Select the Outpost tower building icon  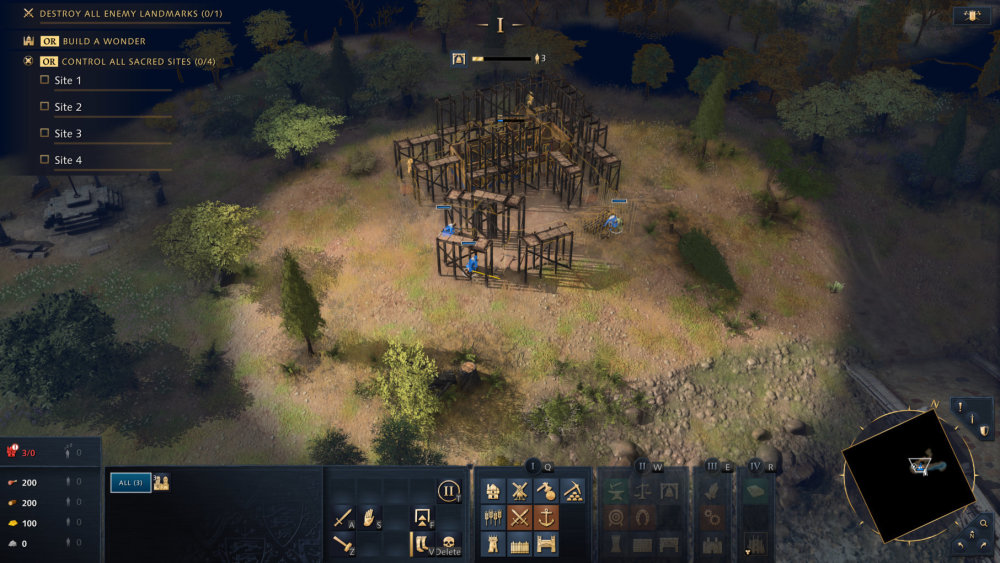click(x=493, y=543)
